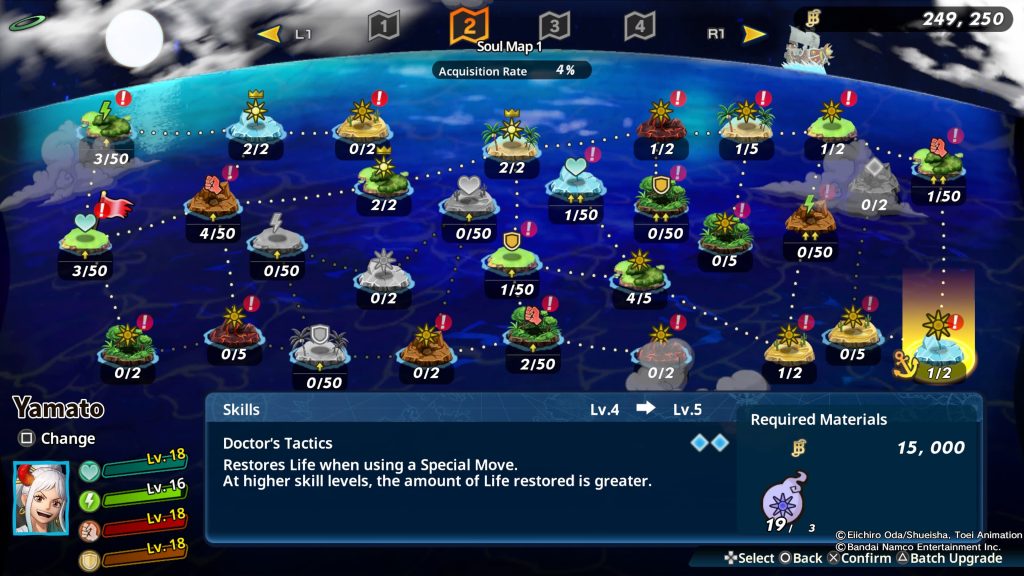Select the highlighted anchor island node
1024x576 pixels.
(x=939, y=339)
